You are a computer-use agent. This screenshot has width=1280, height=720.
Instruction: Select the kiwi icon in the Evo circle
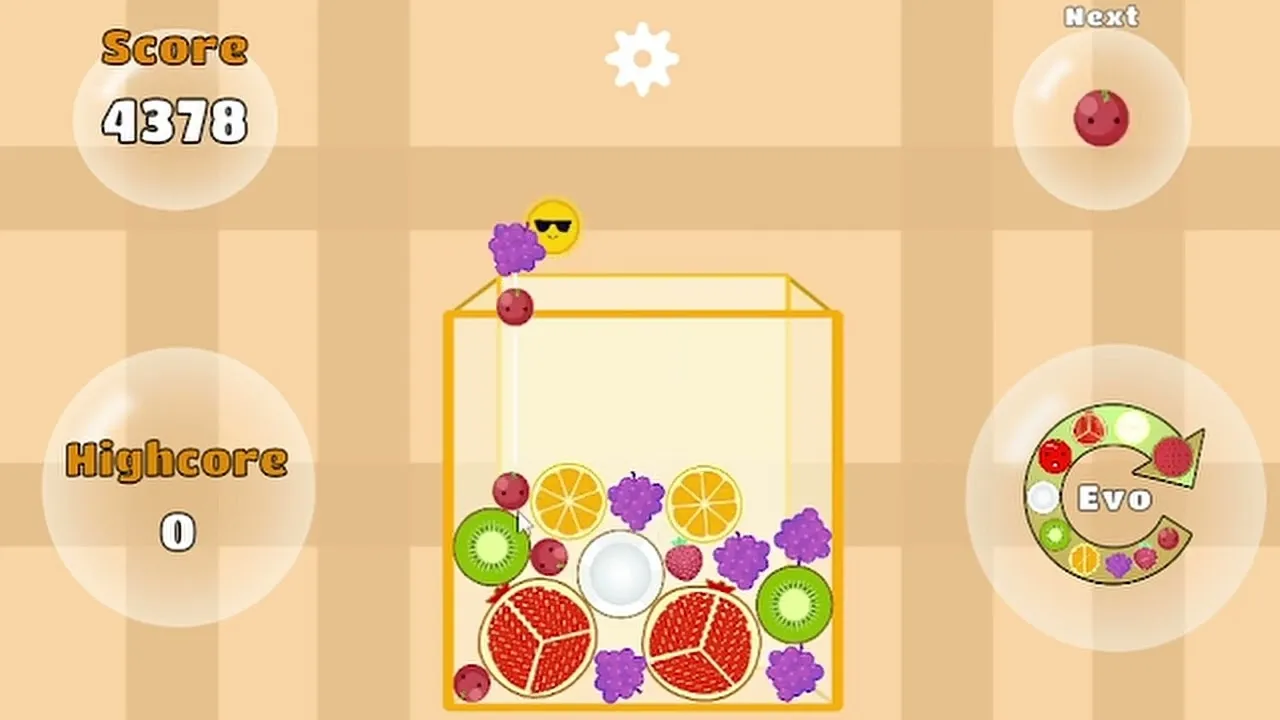click(x=1056, y=534)
